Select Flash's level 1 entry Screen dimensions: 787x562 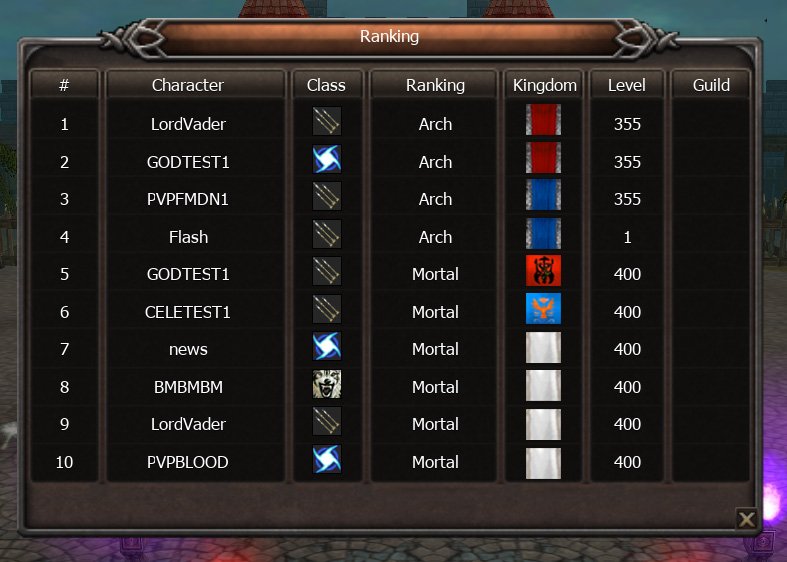(627, 237)
